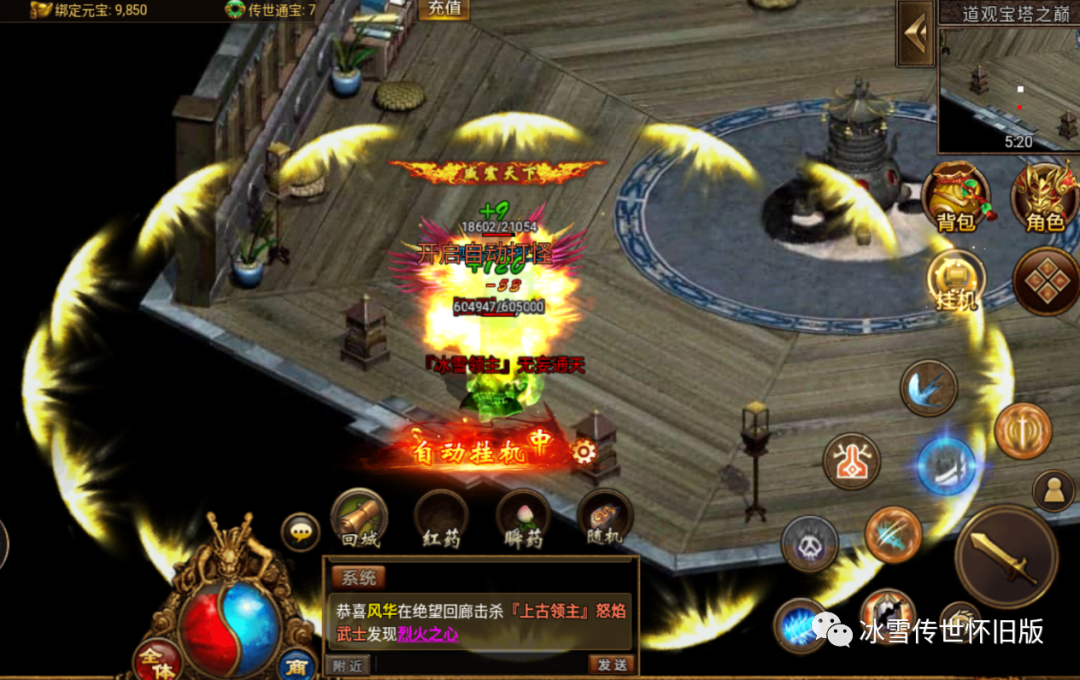Viewport: 1080px width, 680px height.
Task: Attack with the big sword button
Action: point(1005,557)
